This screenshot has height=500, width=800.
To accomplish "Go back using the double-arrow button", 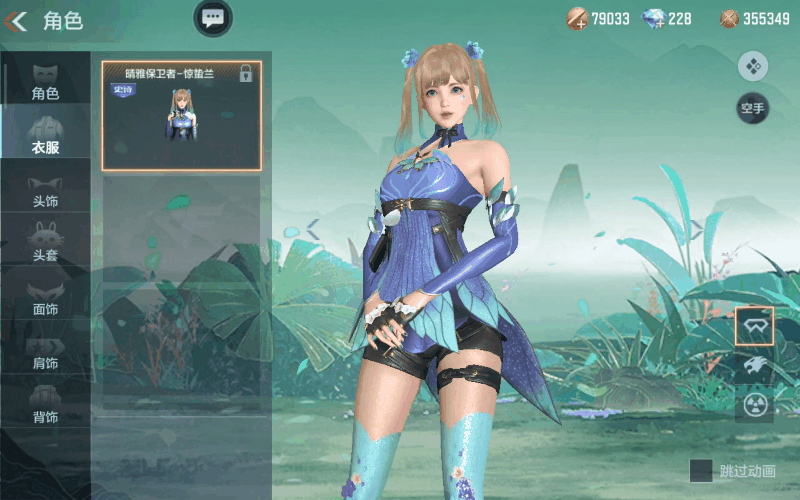I will pyautogui.click(x=15, y=20).
